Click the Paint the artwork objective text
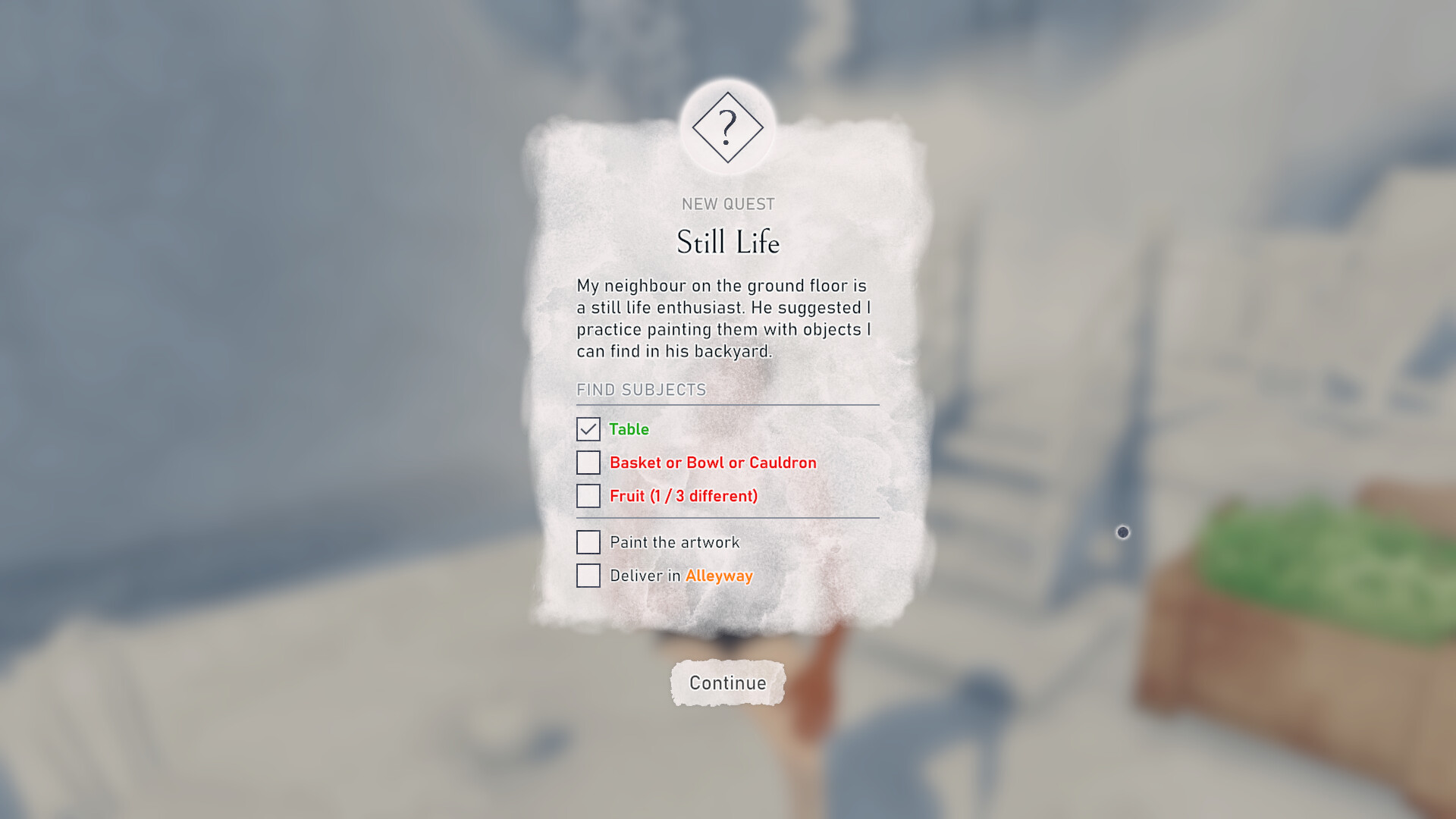This screenshot has height=819, width=1456. 674,542
